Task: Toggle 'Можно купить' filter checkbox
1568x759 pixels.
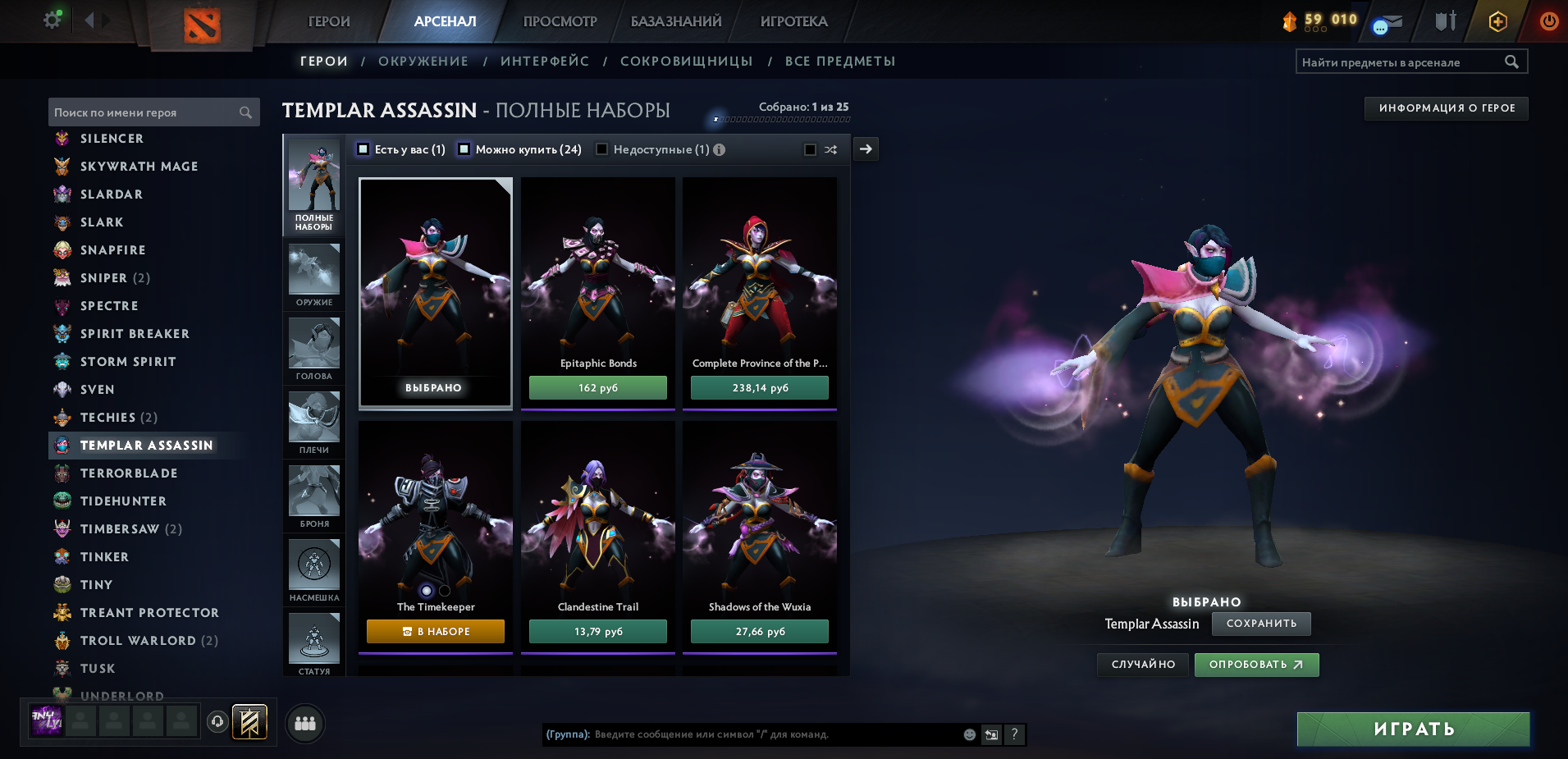Action: coord(464,149)
